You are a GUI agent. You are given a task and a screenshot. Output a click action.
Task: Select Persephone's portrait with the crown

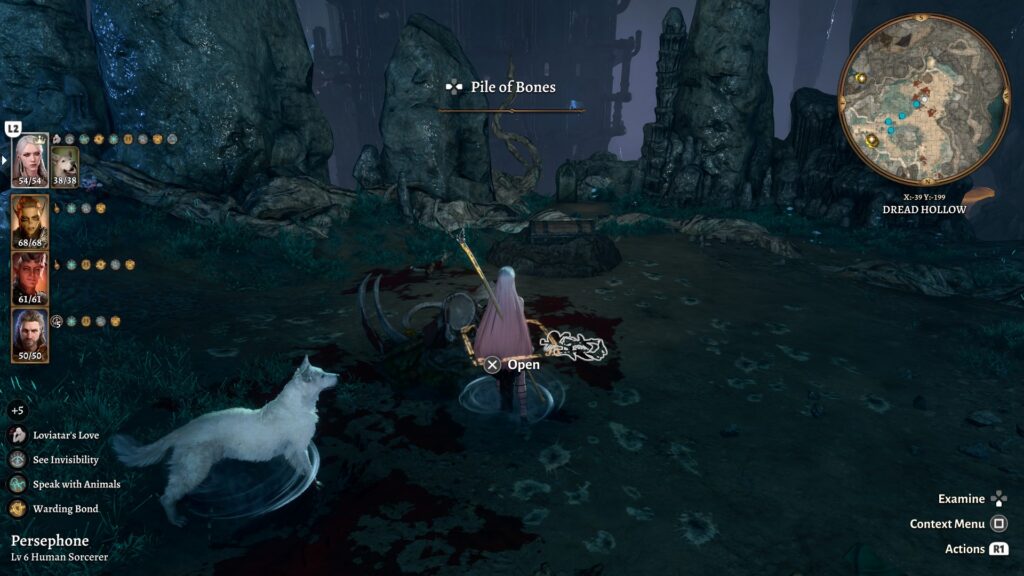tap(31, 156)
